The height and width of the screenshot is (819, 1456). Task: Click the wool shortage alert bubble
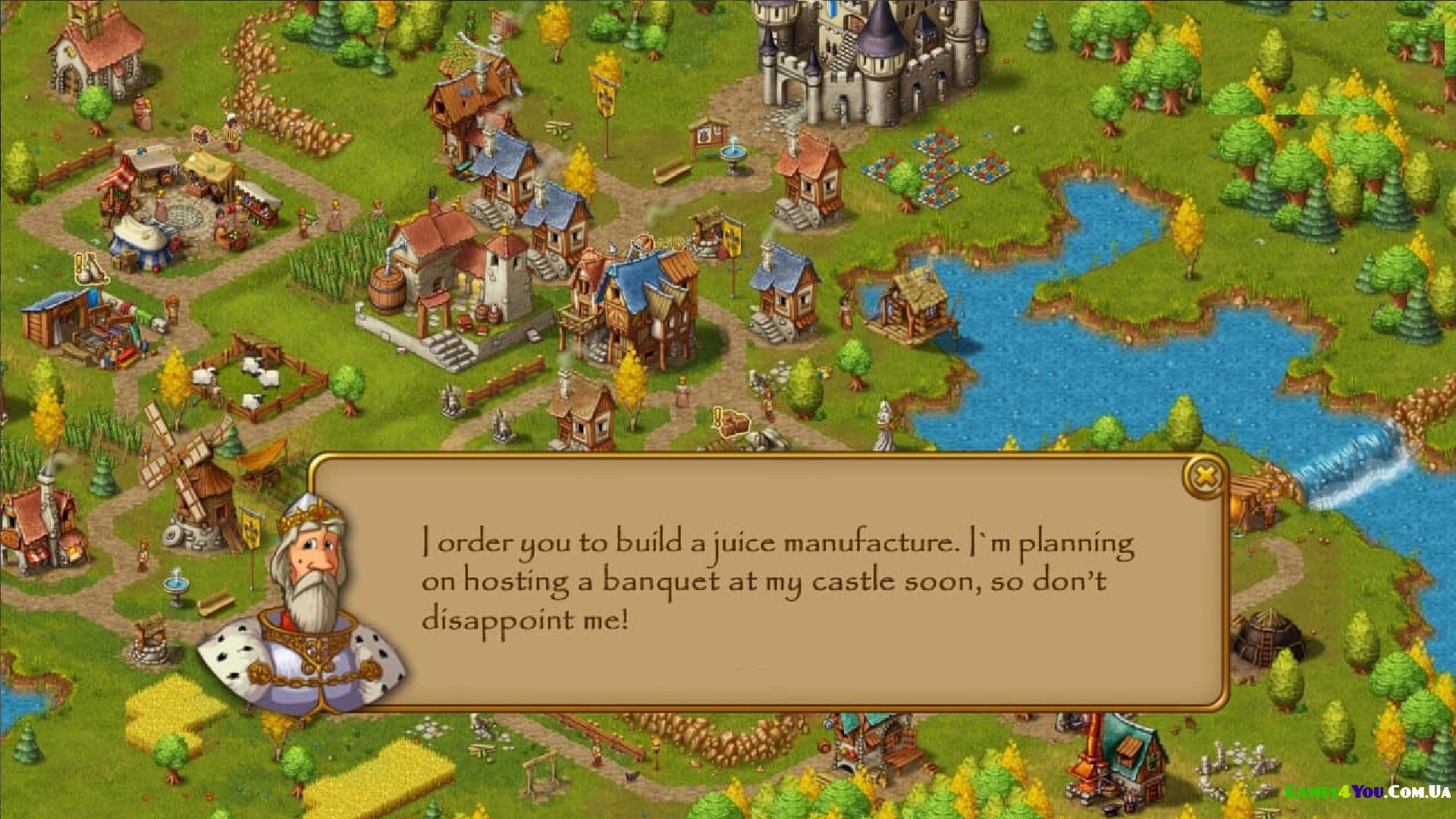coord(89,269)
